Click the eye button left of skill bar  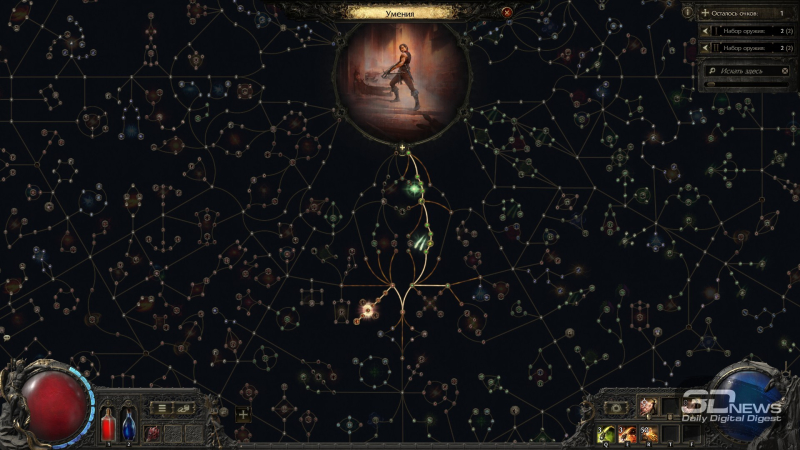click(617, 407)
